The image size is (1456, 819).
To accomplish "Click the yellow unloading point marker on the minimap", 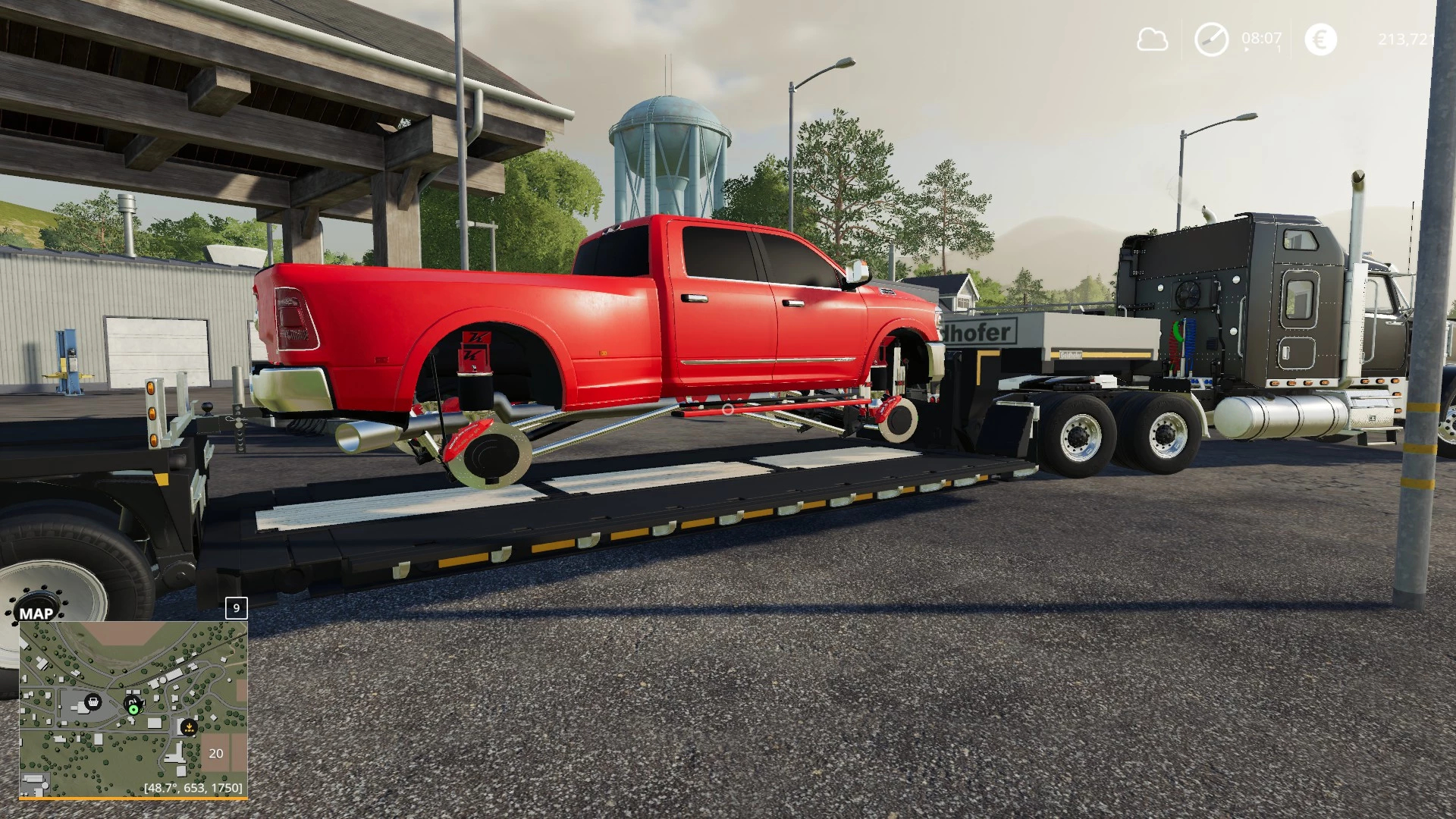I will (x=189, y=727).
